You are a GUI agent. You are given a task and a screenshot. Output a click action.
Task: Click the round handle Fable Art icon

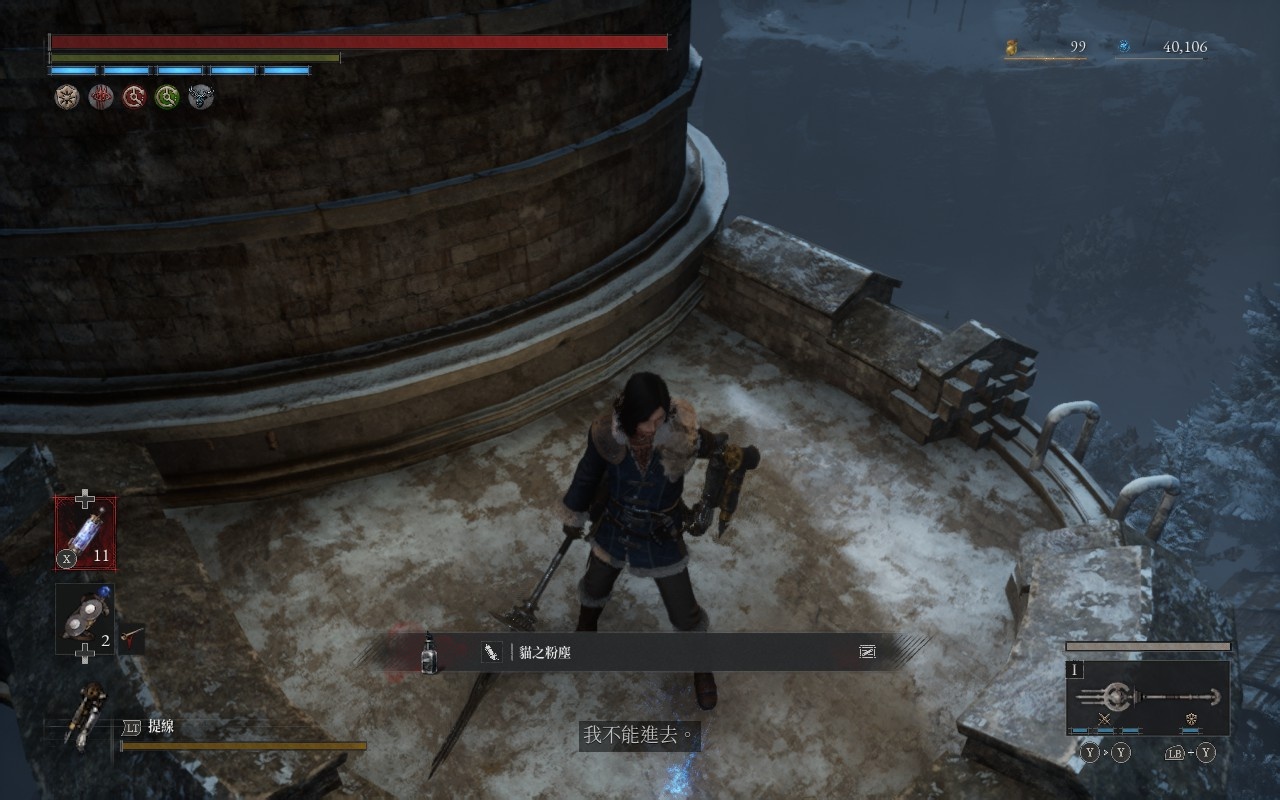pyautogui.click(x=1191, y=719)
